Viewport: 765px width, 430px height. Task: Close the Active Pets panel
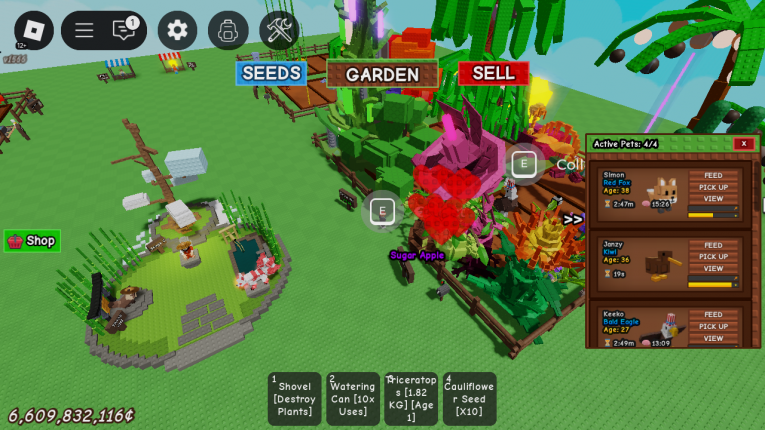coord(743,144)
